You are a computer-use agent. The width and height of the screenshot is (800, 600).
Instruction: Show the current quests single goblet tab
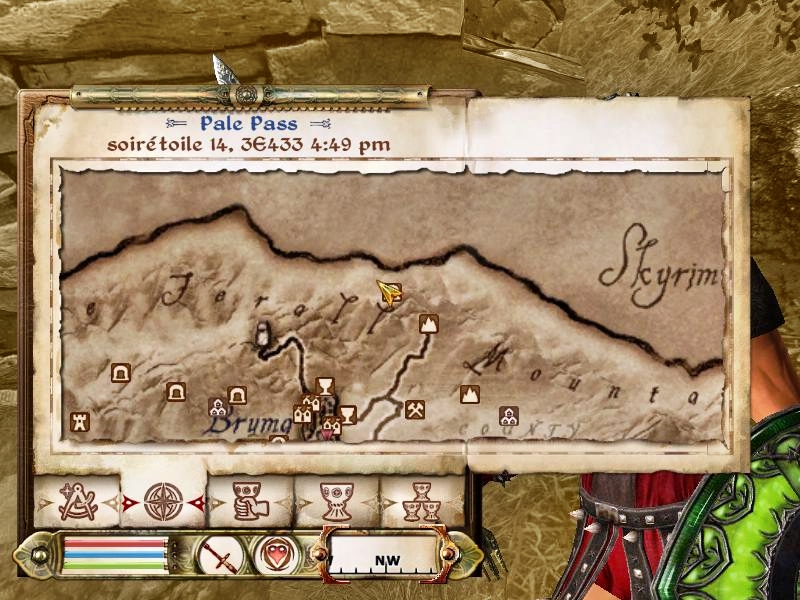click(x=337, y=501)
